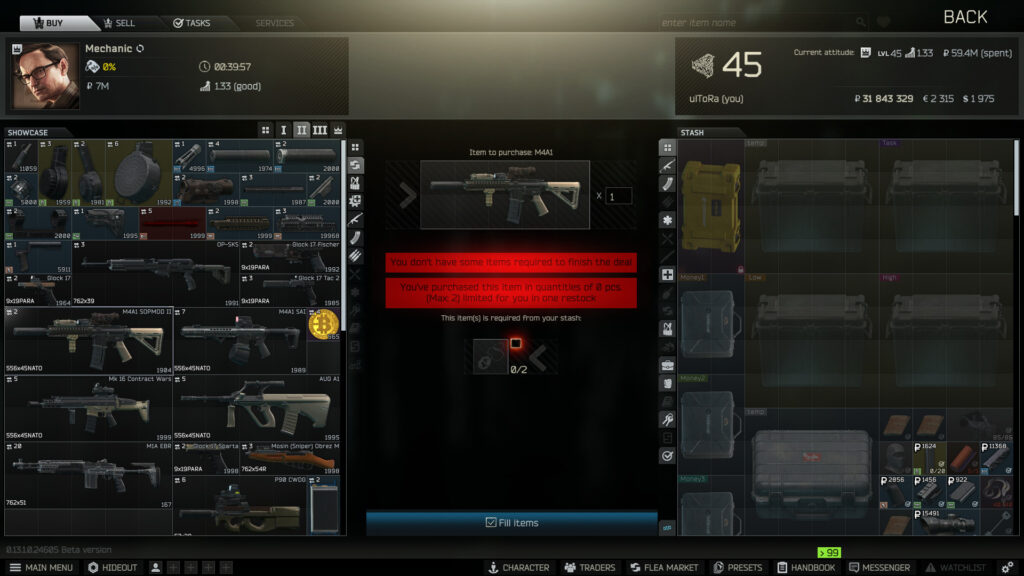Open the MESSENGER

click(x=878, y=567)
